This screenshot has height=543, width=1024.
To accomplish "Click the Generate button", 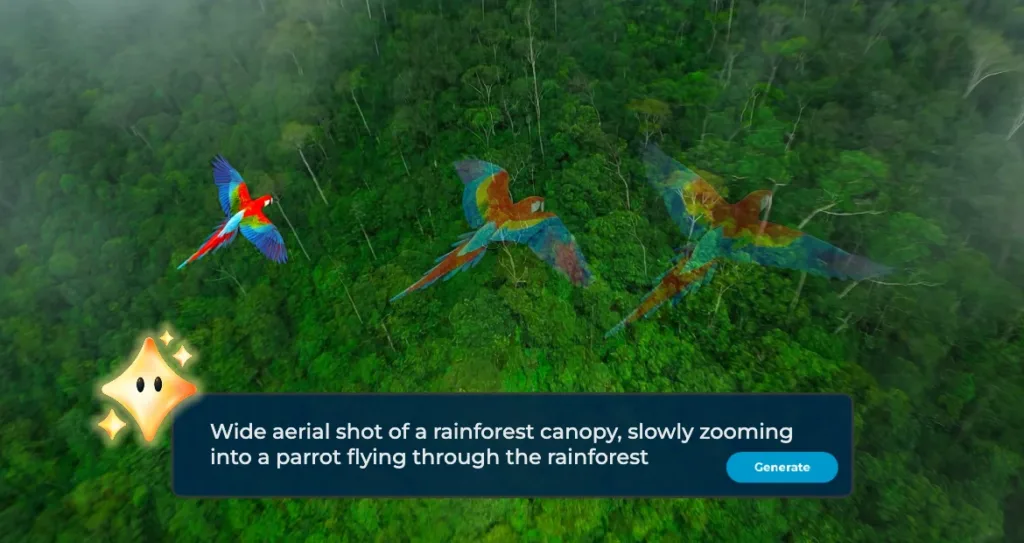I will click(x=781, y=467).
